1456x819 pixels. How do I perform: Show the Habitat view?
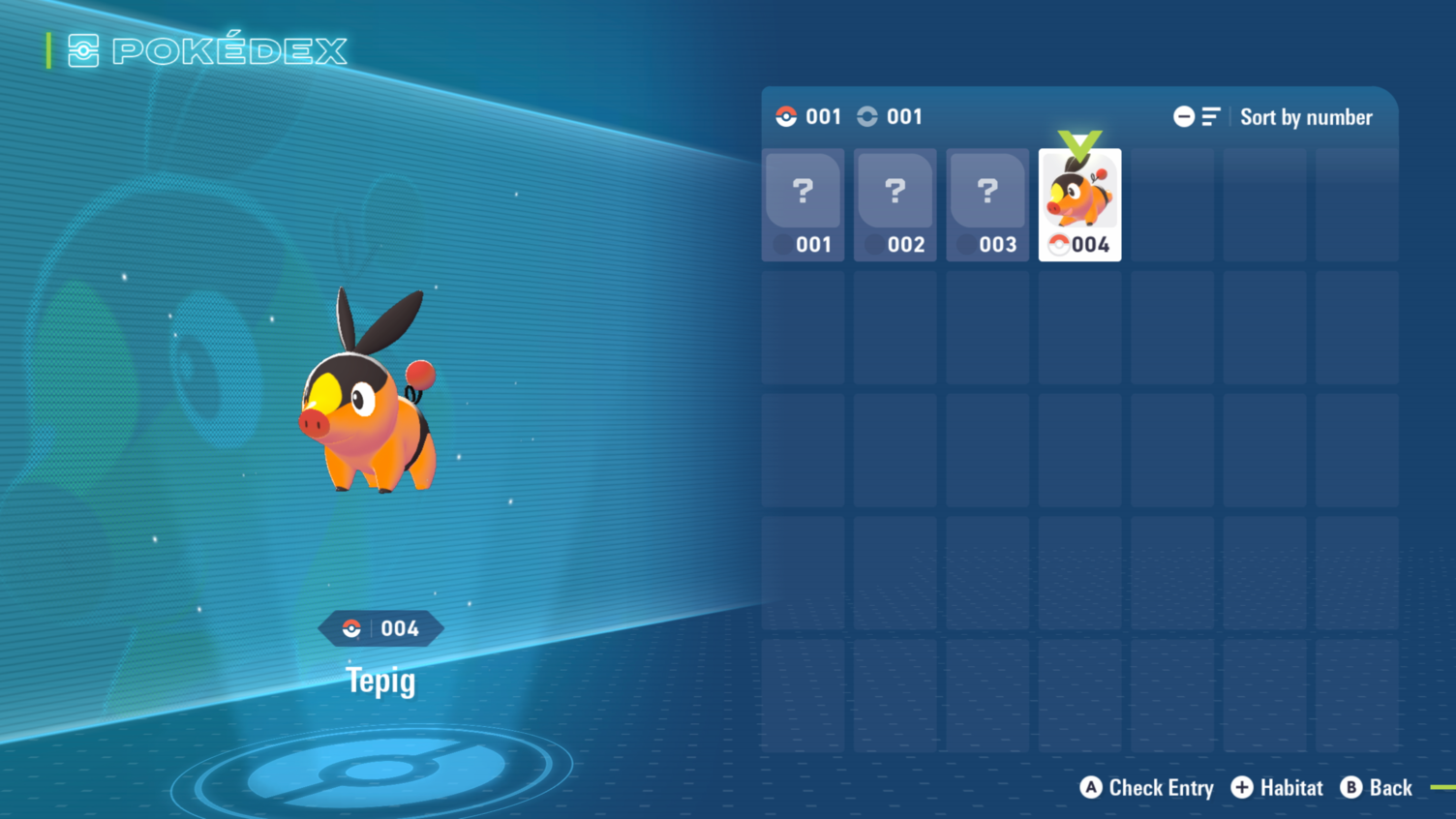tap(1277, 788)
